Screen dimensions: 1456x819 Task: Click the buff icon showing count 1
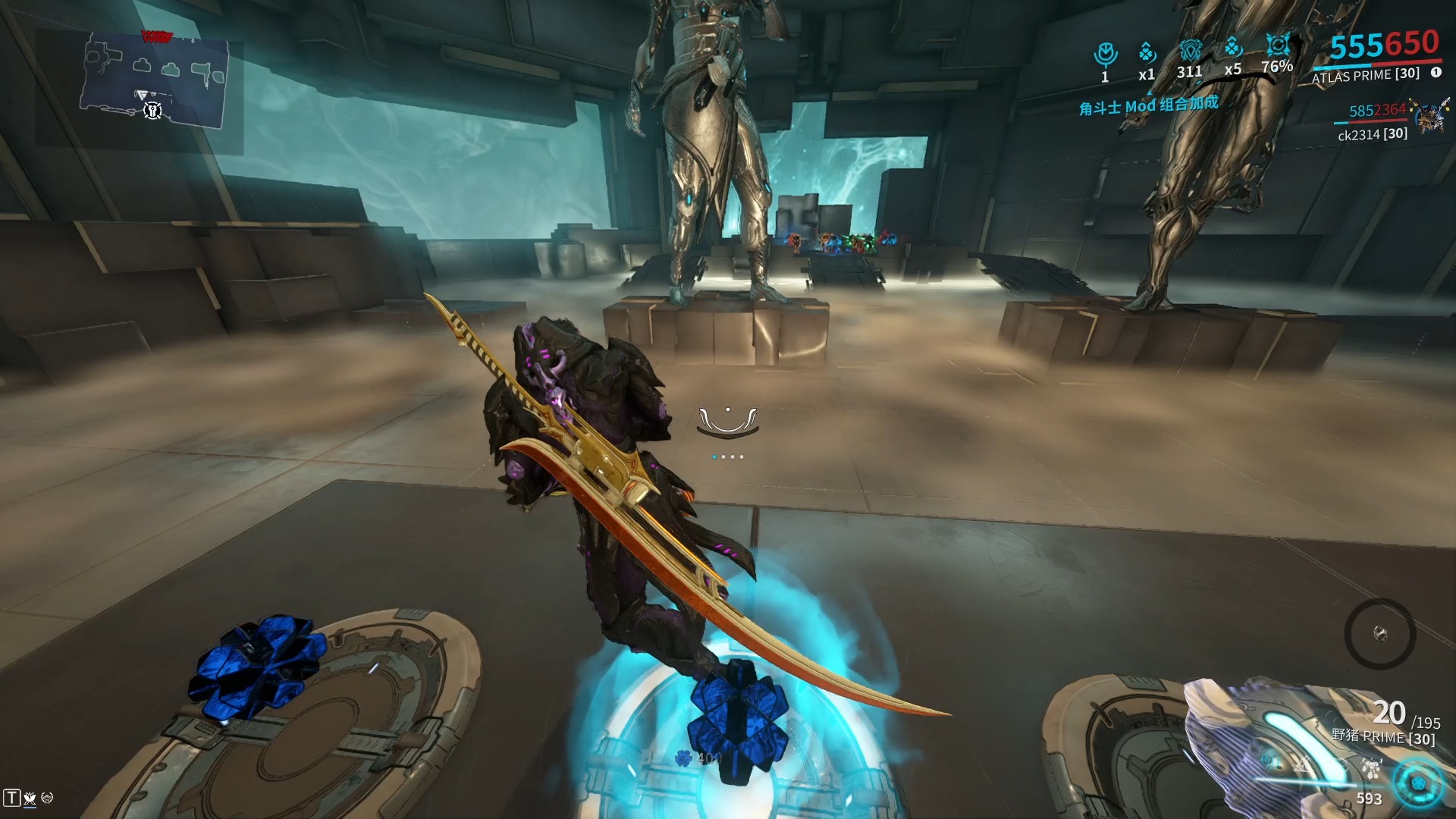1105,54
